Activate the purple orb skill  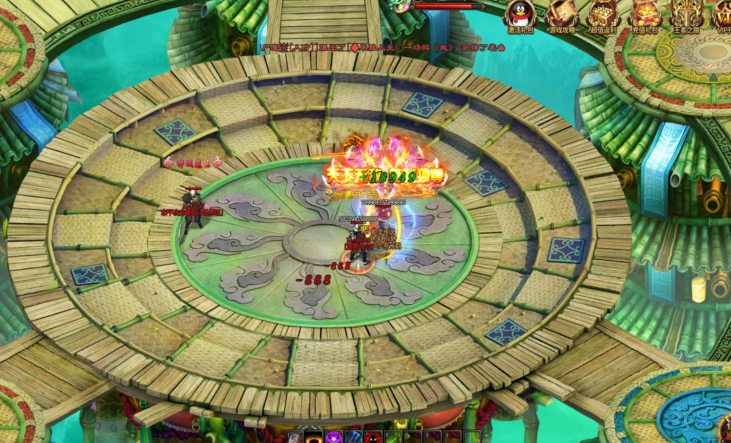click(x=335, y=437)
